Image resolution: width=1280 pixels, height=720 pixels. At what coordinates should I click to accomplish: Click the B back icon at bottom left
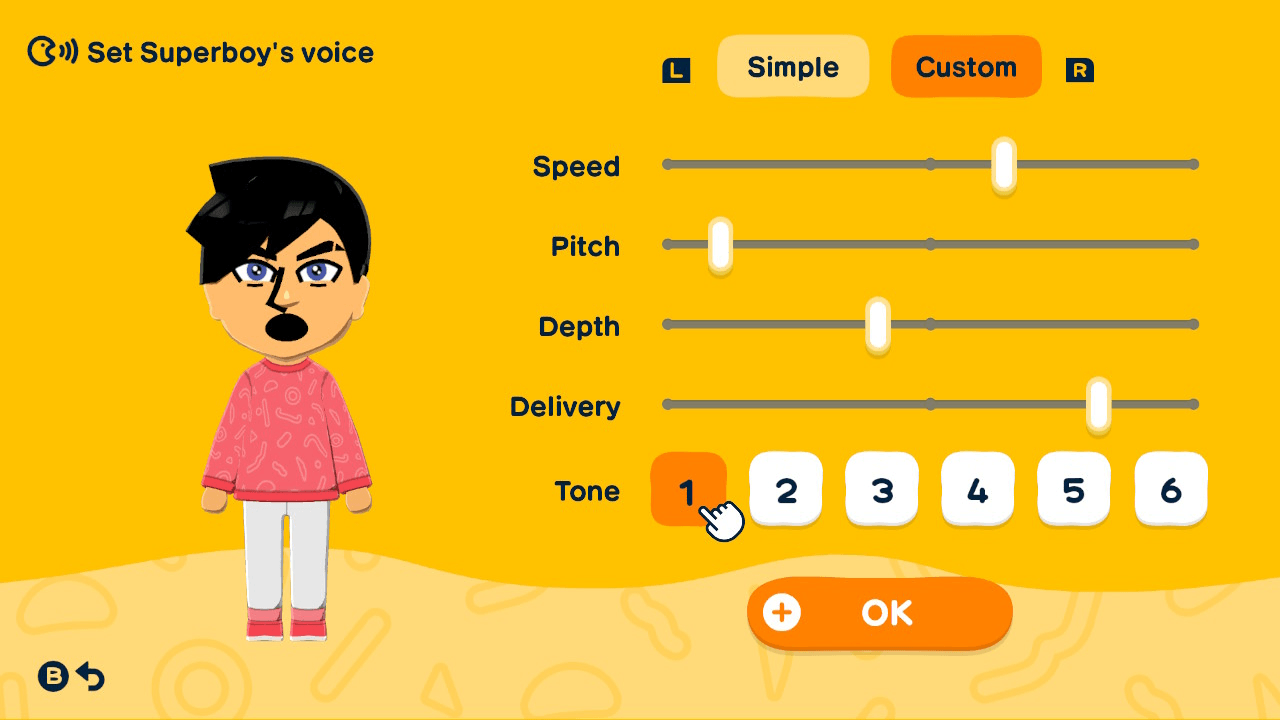pyautogui.click(x=52, y=677)
